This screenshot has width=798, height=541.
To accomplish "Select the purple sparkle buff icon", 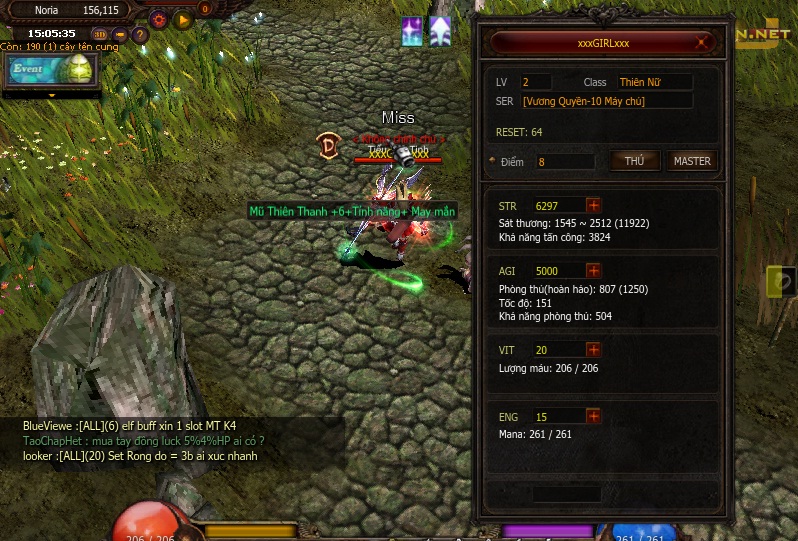I will [412, 31].
